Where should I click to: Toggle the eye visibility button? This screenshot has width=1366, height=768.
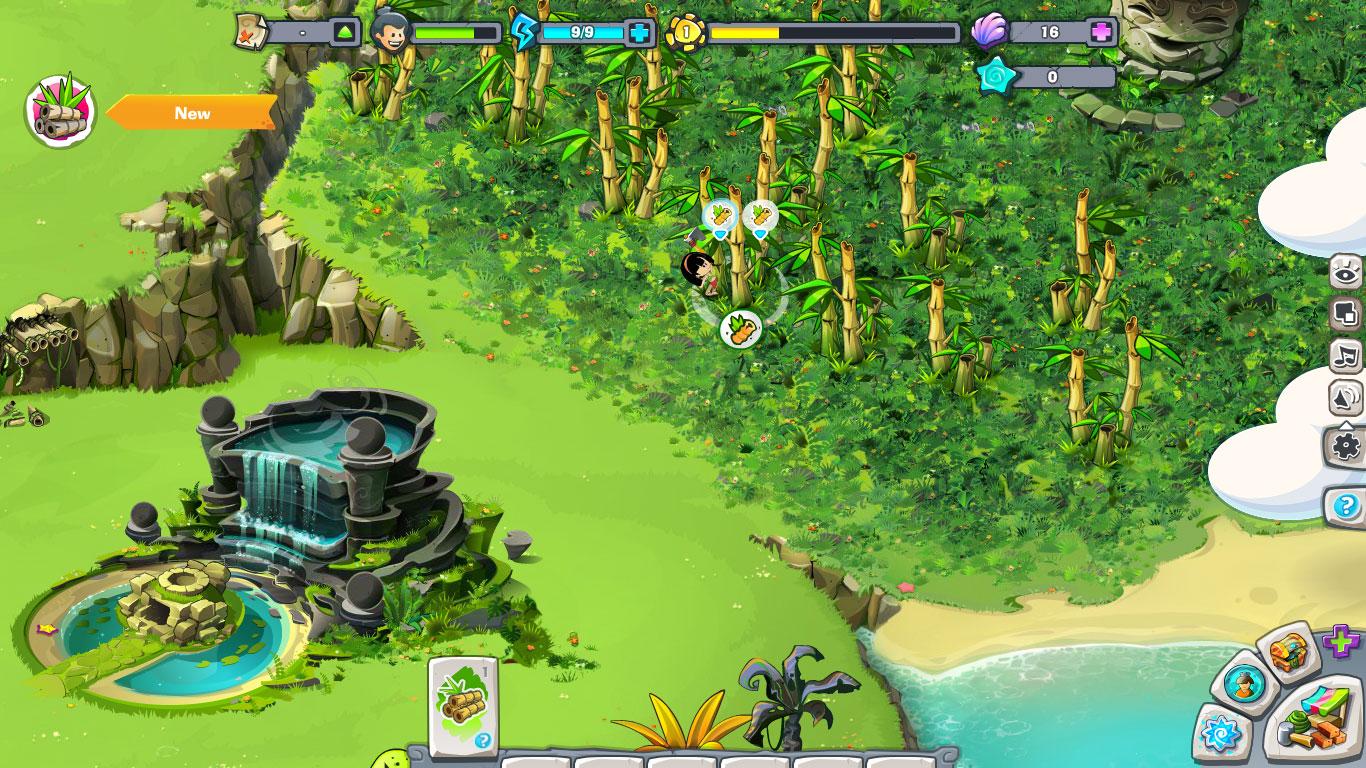[1346, 273]
